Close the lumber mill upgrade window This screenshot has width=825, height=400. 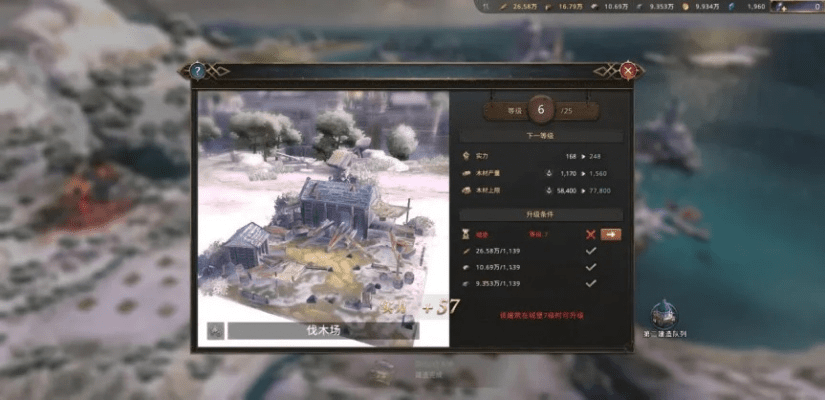(x=628, y=71)
